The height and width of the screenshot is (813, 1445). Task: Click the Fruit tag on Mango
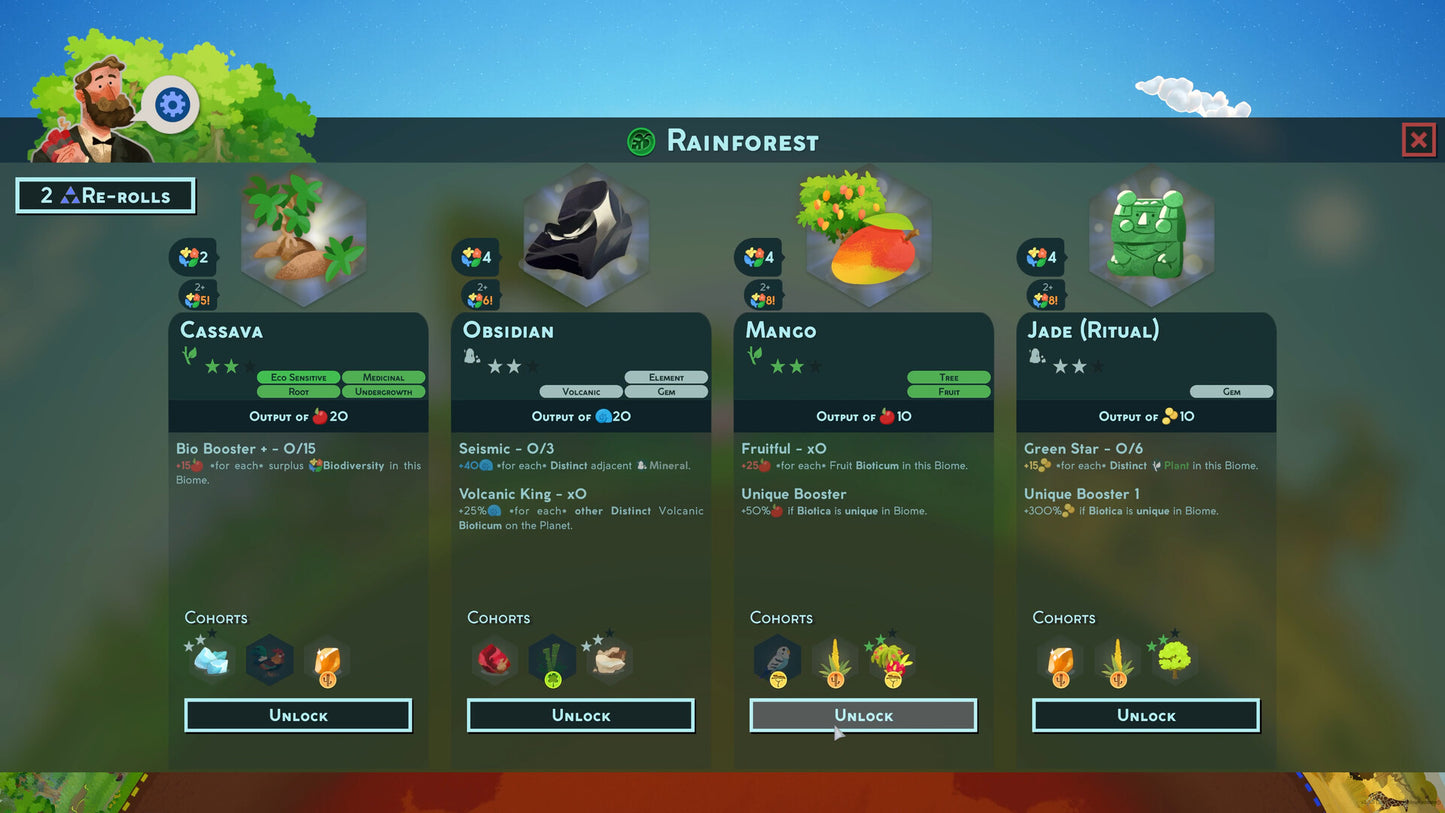(948, 392)
